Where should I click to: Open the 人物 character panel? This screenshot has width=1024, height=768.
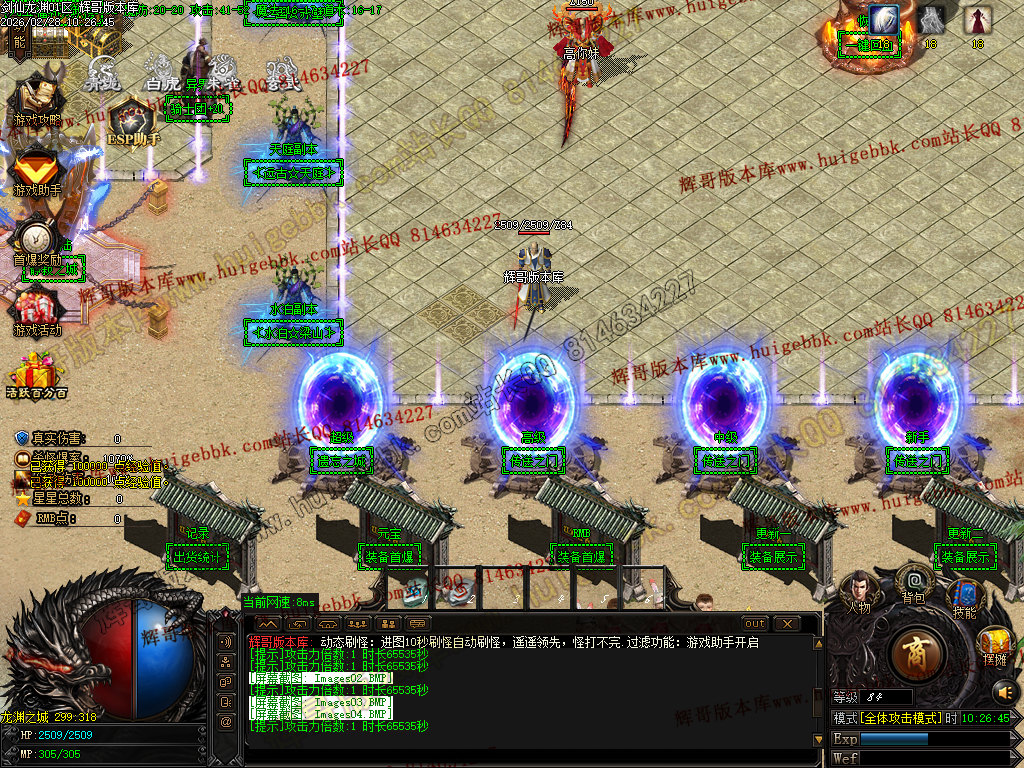coord(859,590)
